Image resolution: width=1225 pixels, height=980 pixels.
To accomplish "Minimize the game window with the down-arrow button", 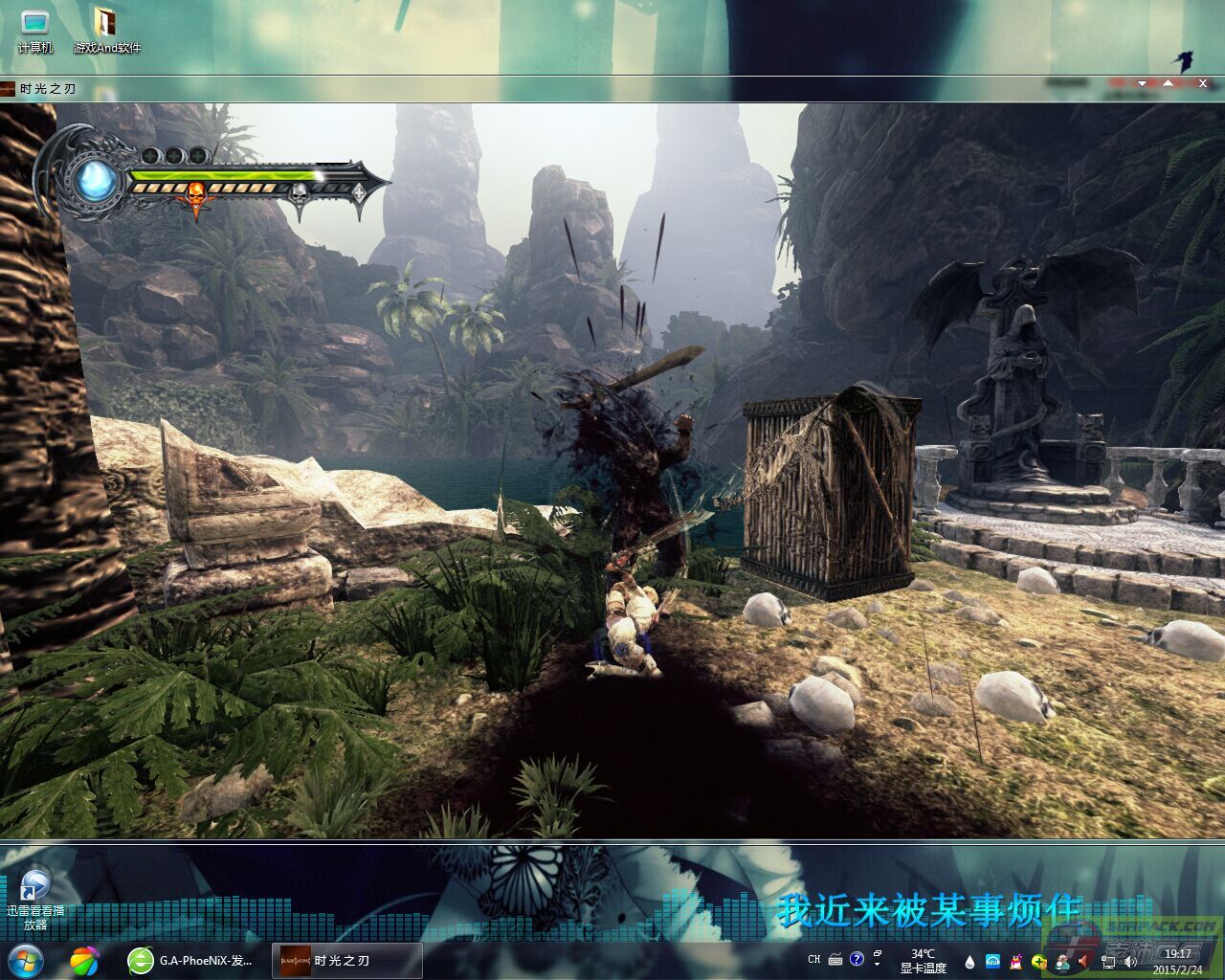I will pos(1142,84).
